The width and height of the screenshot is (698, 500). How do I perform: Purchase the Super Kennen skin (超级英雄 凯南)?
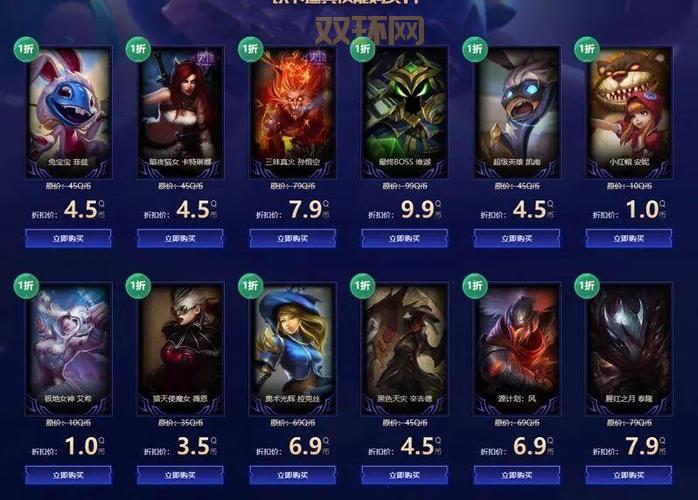click(516, 238)
